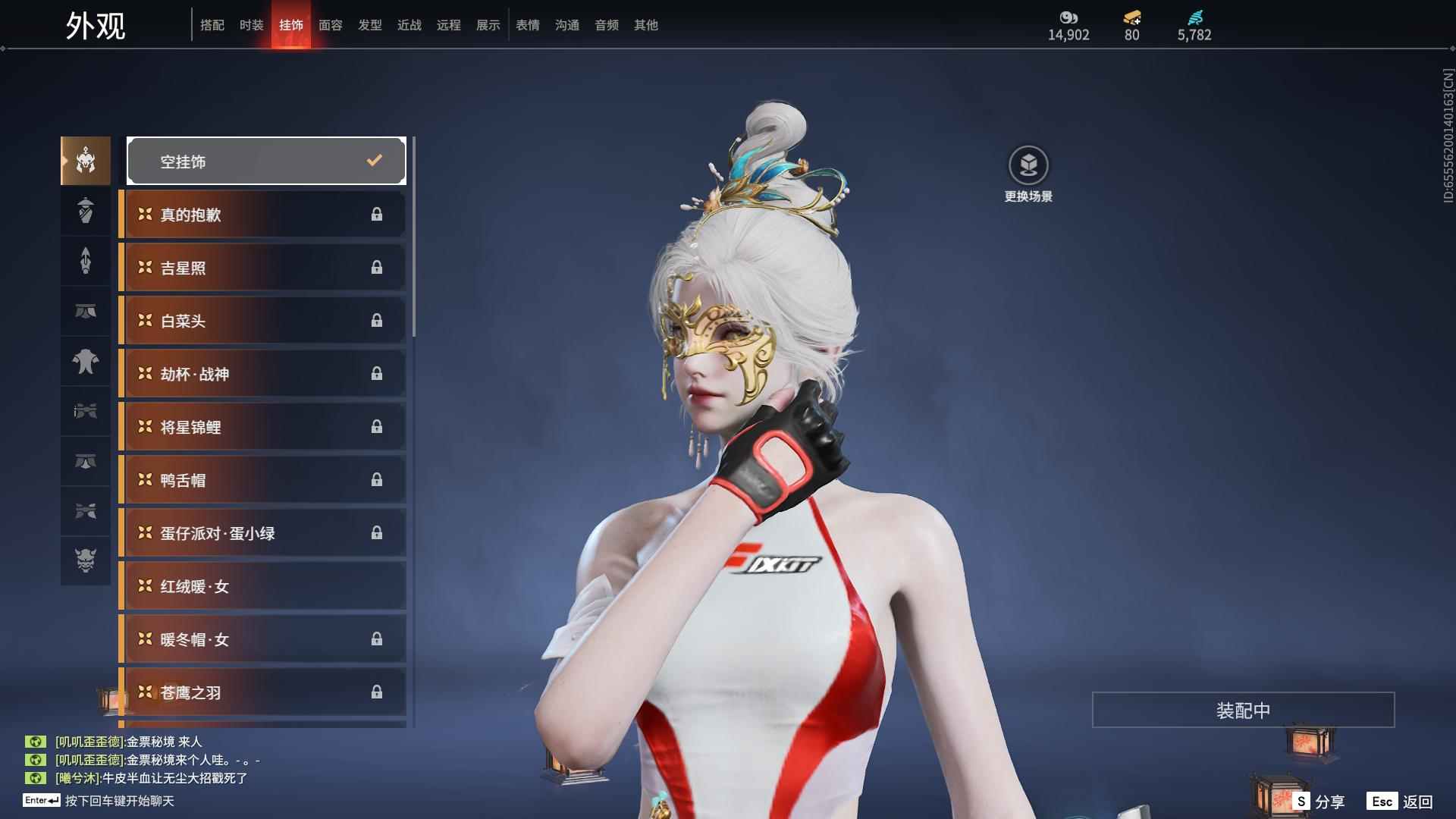Image resolution: width=1456 pixels, height=819 pixels.
Task: Open the oni mask accessory category
Action: 86,560
